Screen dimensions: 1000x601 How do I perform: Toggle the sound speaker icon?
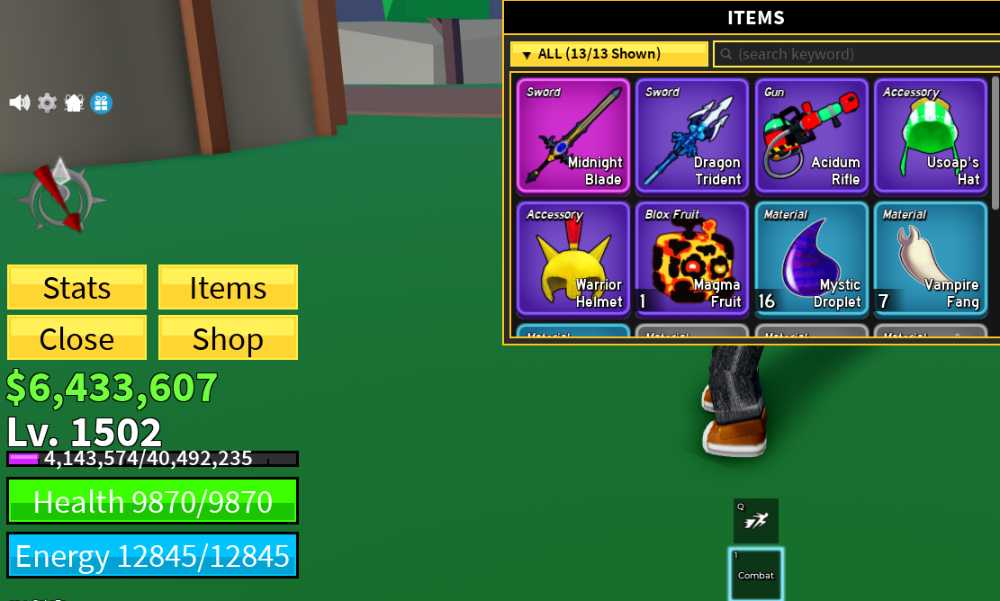[x=20, y=103]
